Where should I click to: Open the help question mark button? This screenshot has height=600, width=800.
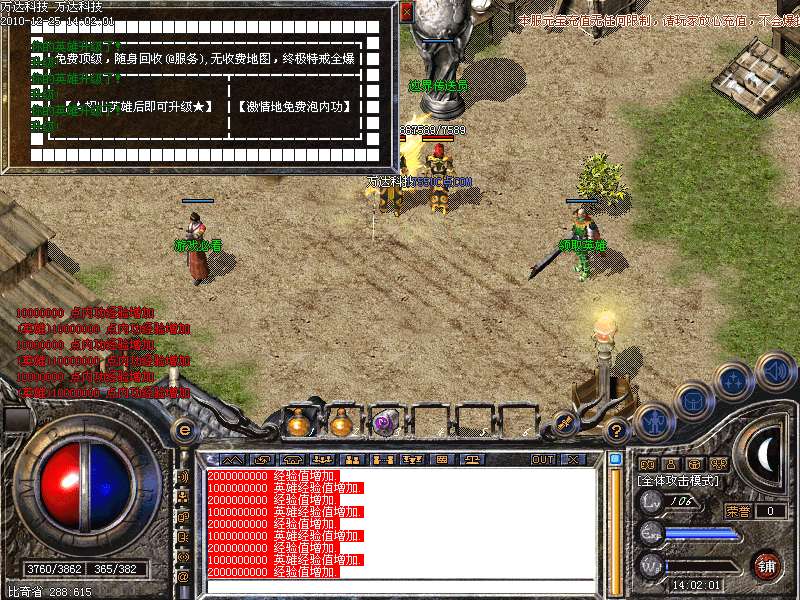click(x=617, y=431)
